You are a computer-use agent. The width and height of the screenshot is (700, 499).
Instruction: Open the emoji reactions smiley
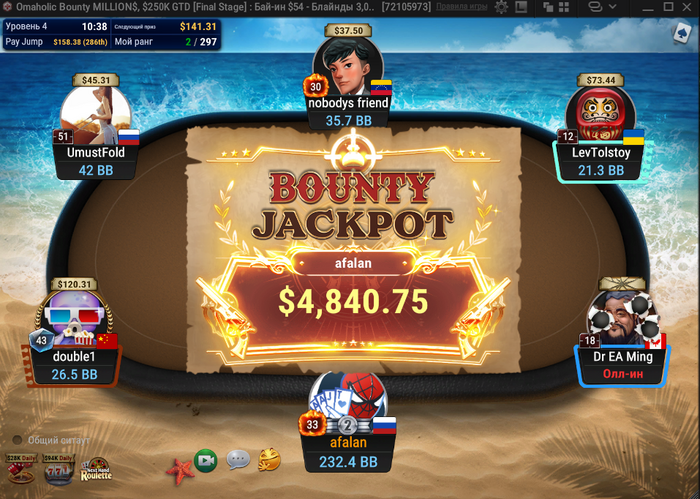point(268,460)
